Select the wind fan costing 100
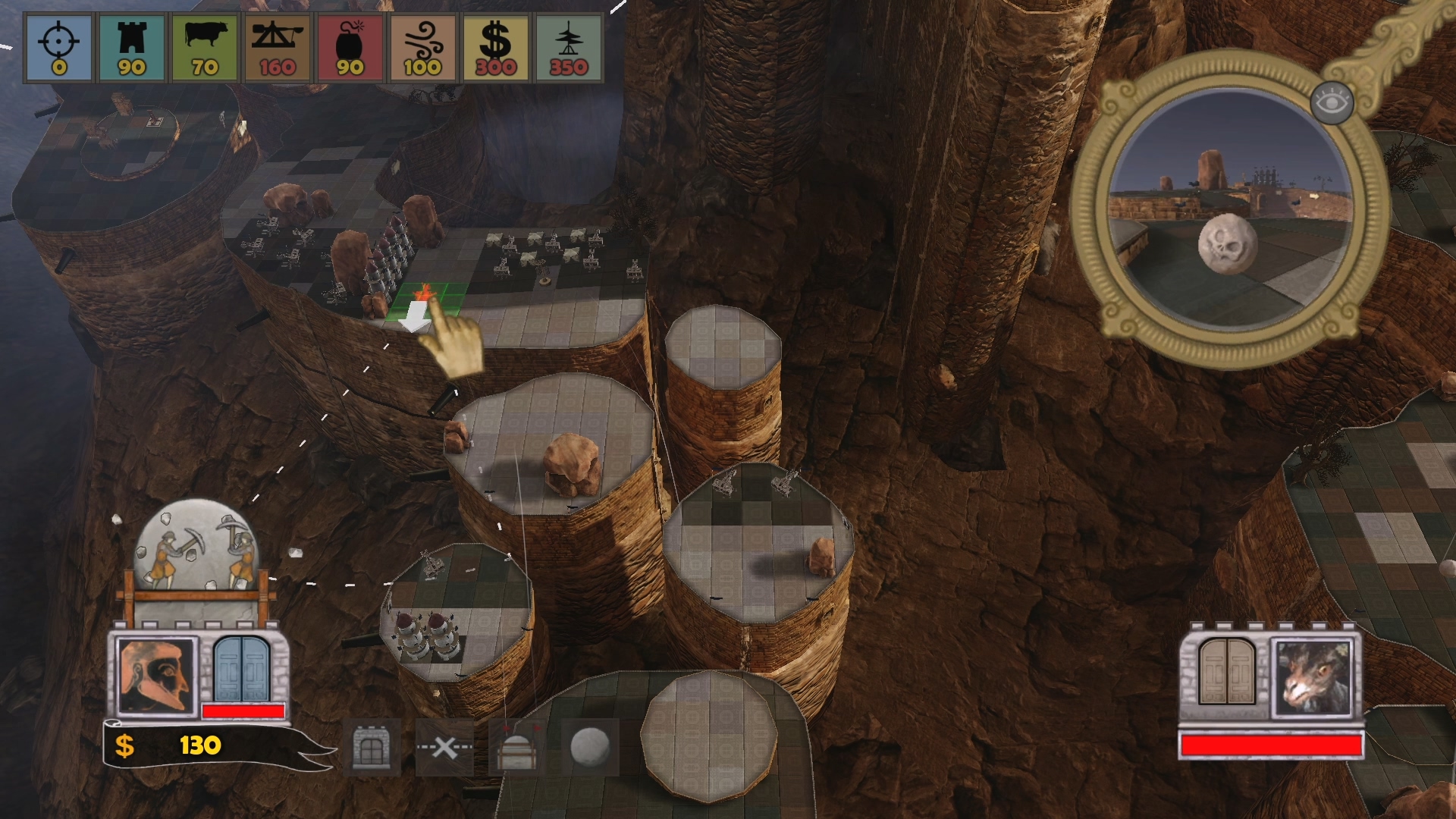The height and width of the screenshot is (819, 1456). coord(422,47)
